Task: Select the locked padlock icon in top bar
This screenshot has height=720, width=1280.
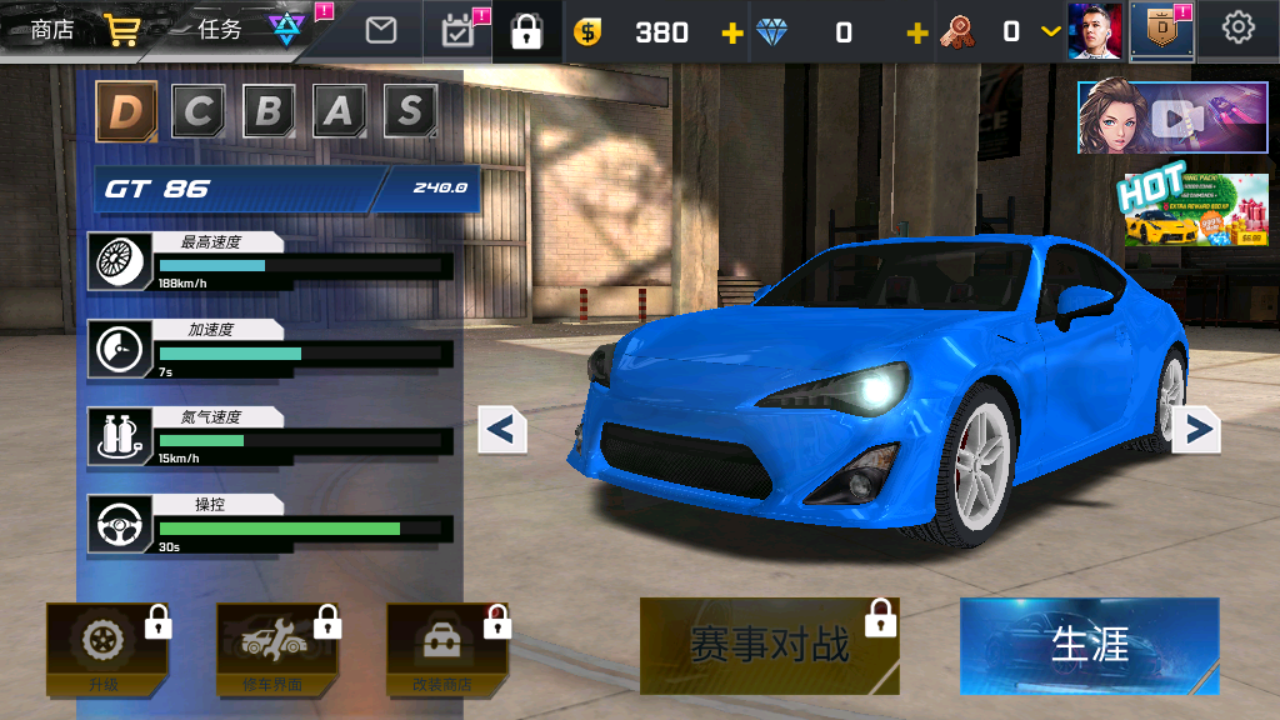Action: pos(526,29)
